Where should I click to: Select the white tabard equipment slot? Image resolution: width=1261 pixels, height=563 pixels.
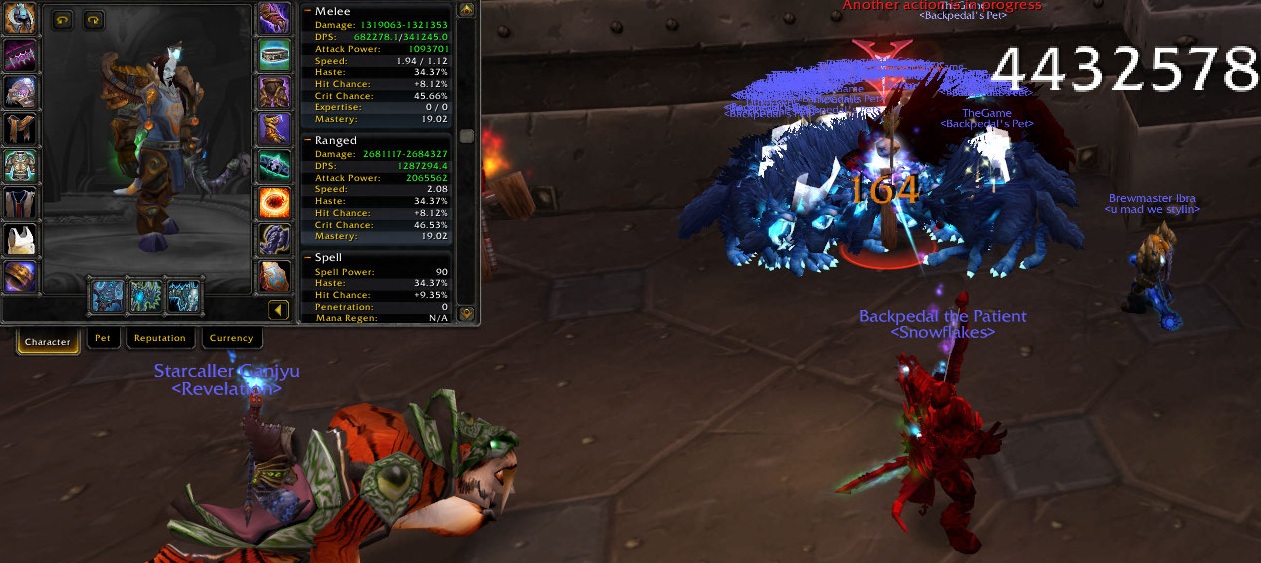(21, 239)
